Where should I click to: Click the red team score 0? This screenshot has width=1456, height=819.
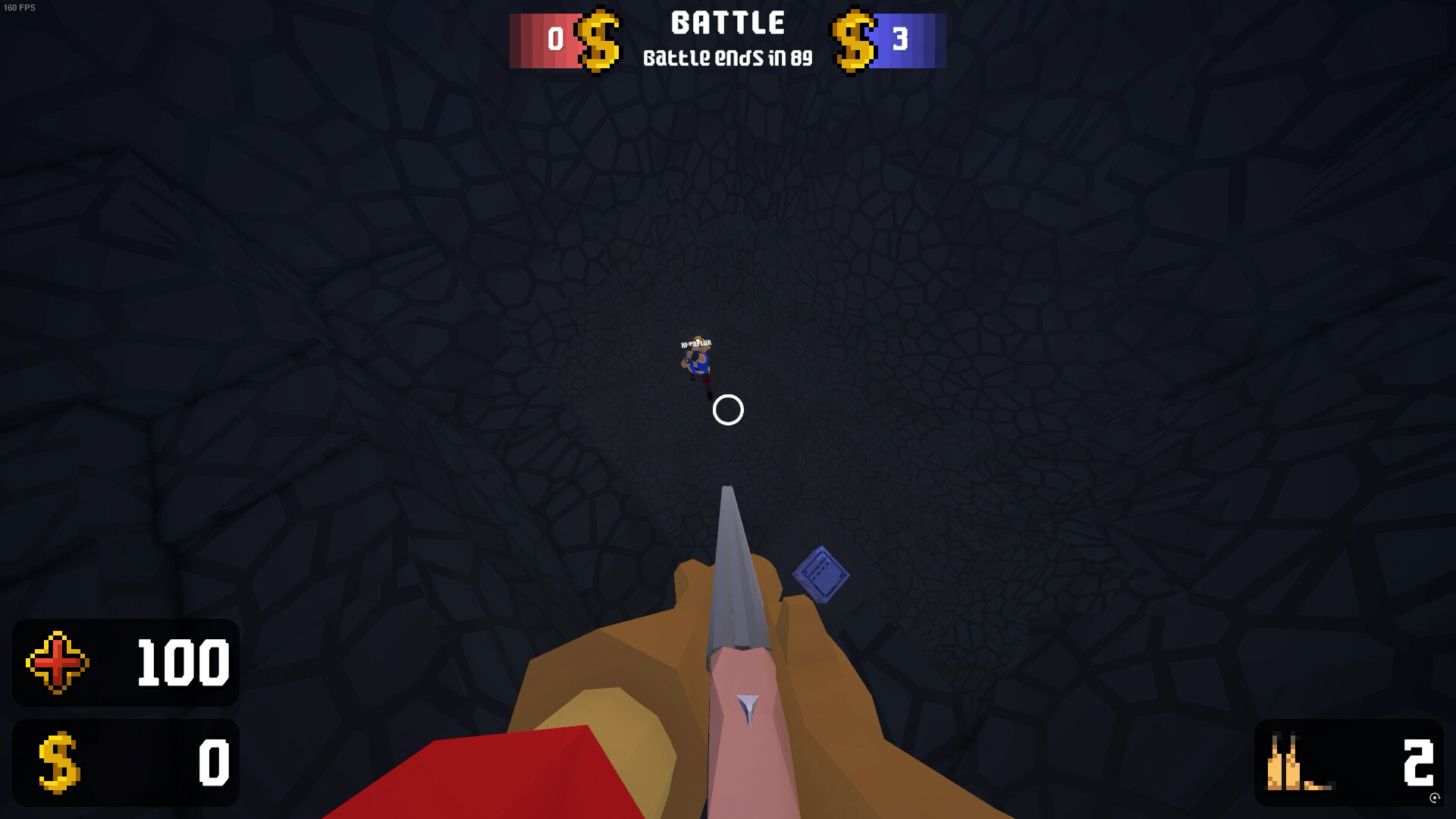[554, 38]
